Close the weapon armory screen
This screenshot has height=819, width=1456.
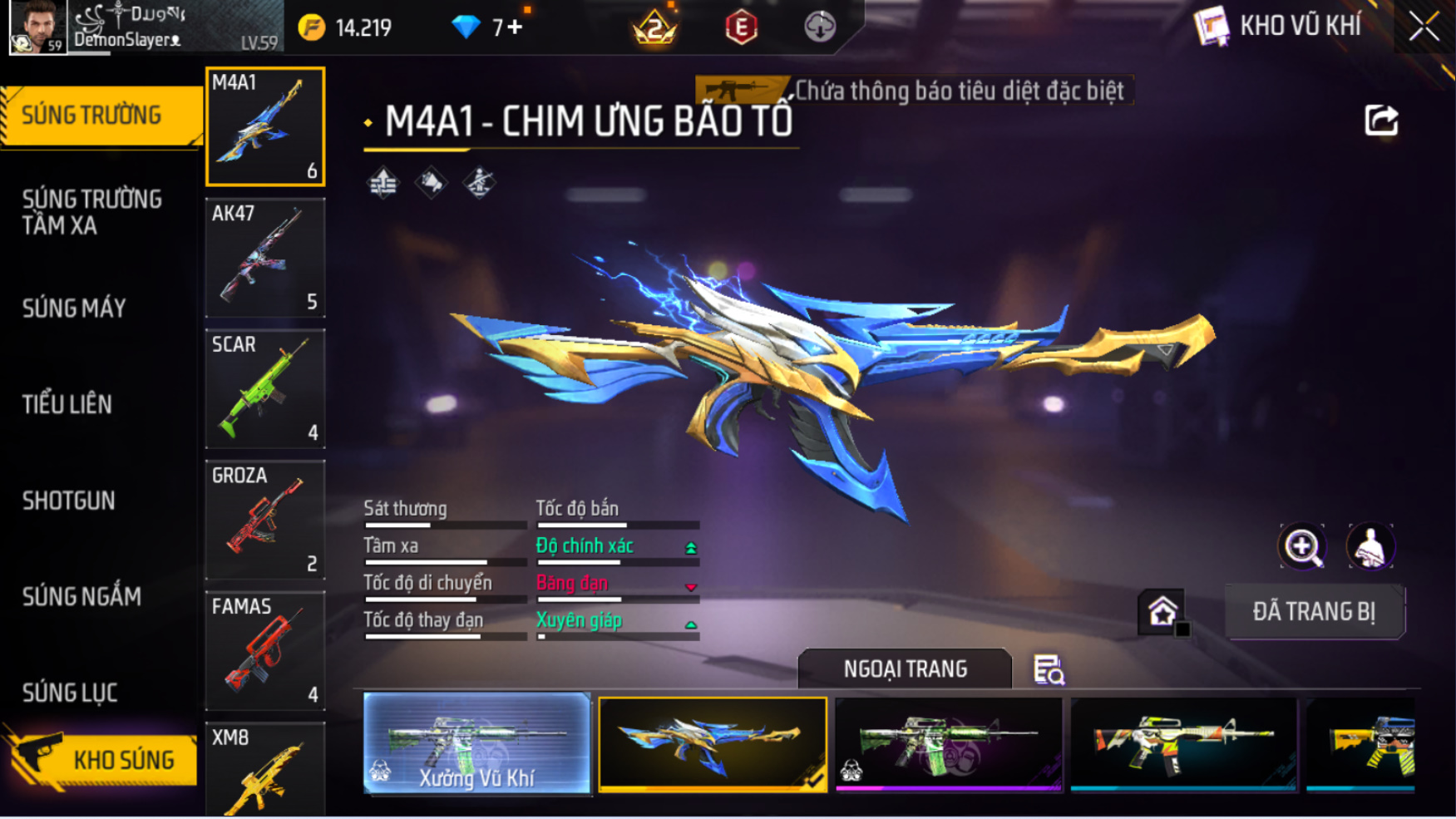1424,27
